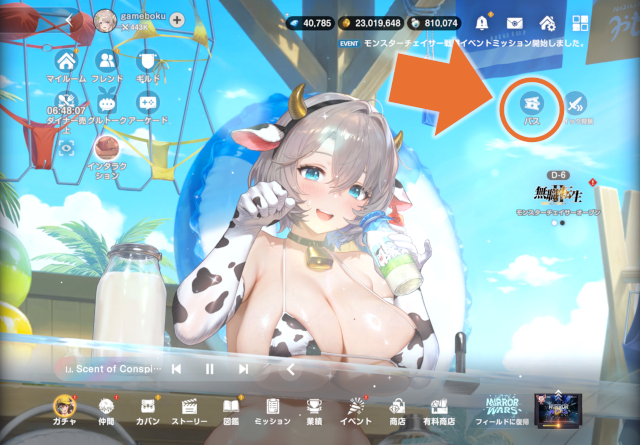This screenshot has width=640, height=445.
Task: Open the トーク chat bubble icon
Action: tap(107, 102)
